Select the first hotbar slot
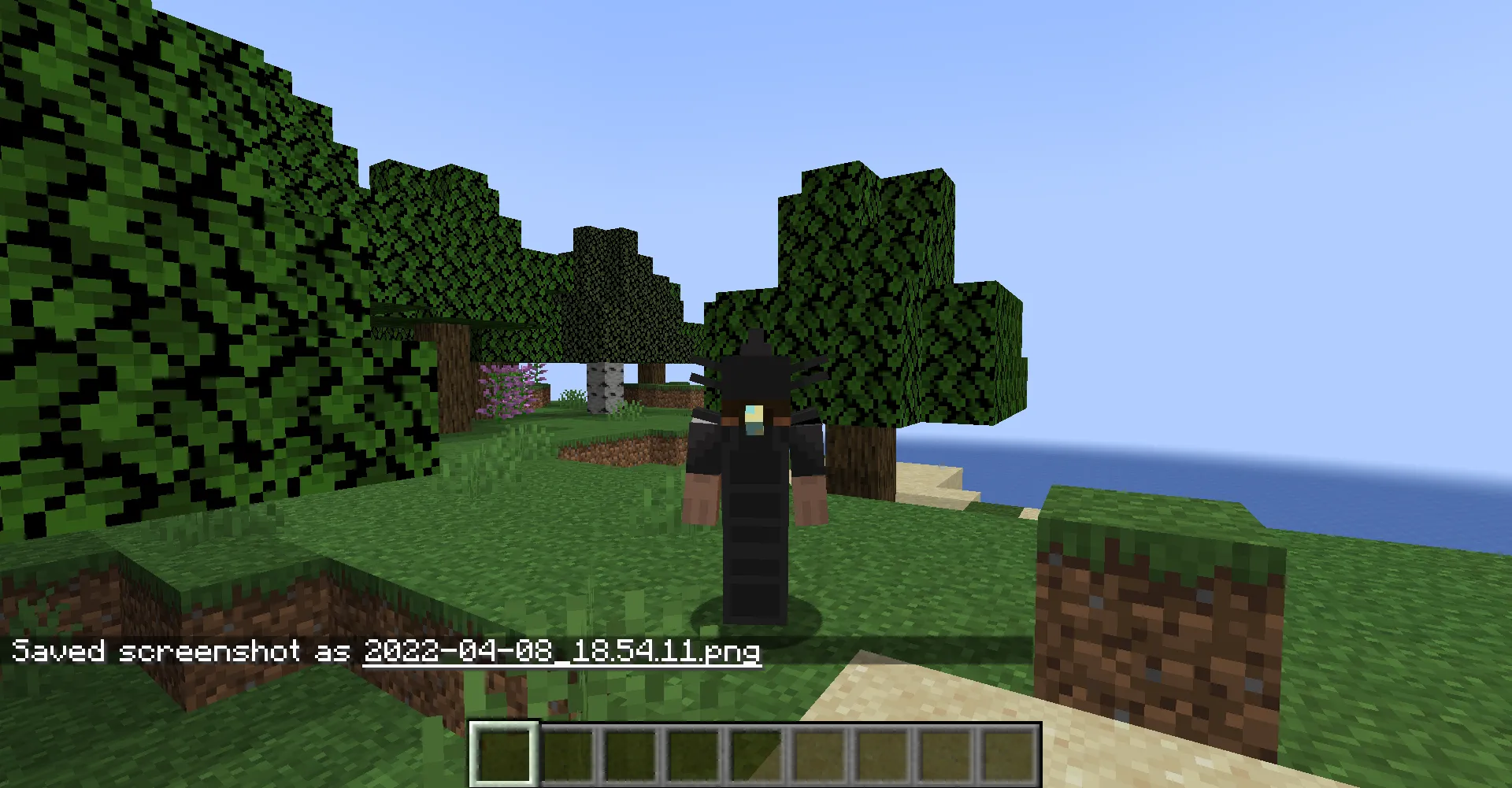The image size is (1512, 788). point(504,753)
